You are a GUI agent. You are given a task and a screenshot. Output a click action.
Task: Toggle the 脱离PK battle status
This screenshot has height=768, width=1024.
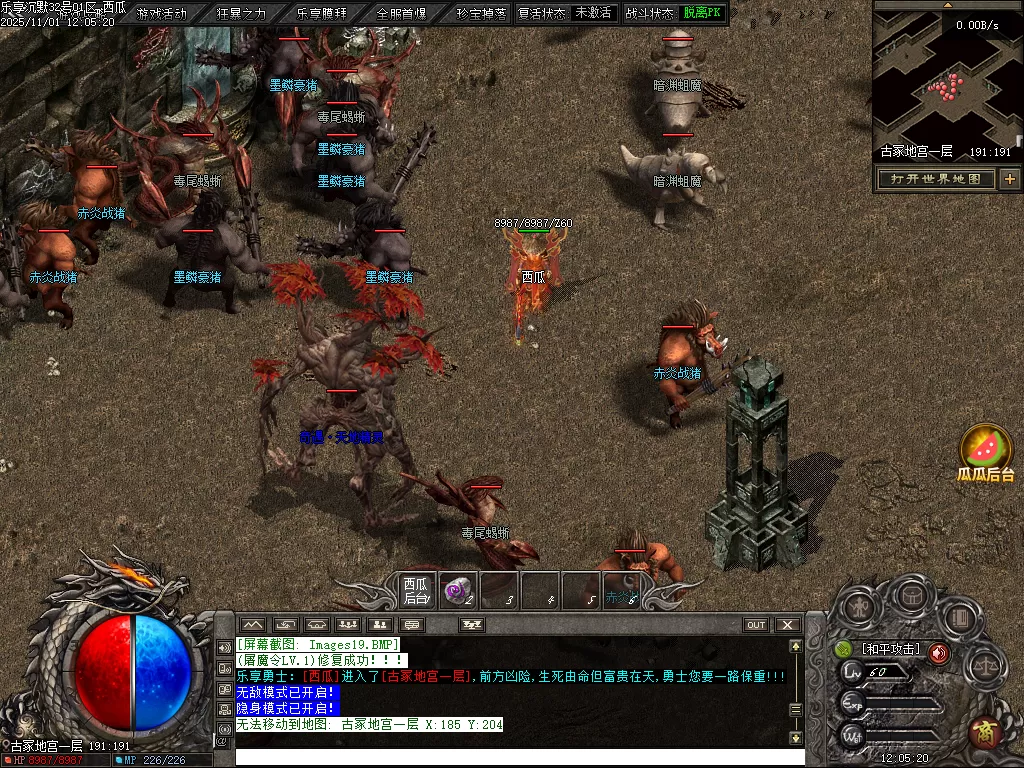[x=704, y=13]
